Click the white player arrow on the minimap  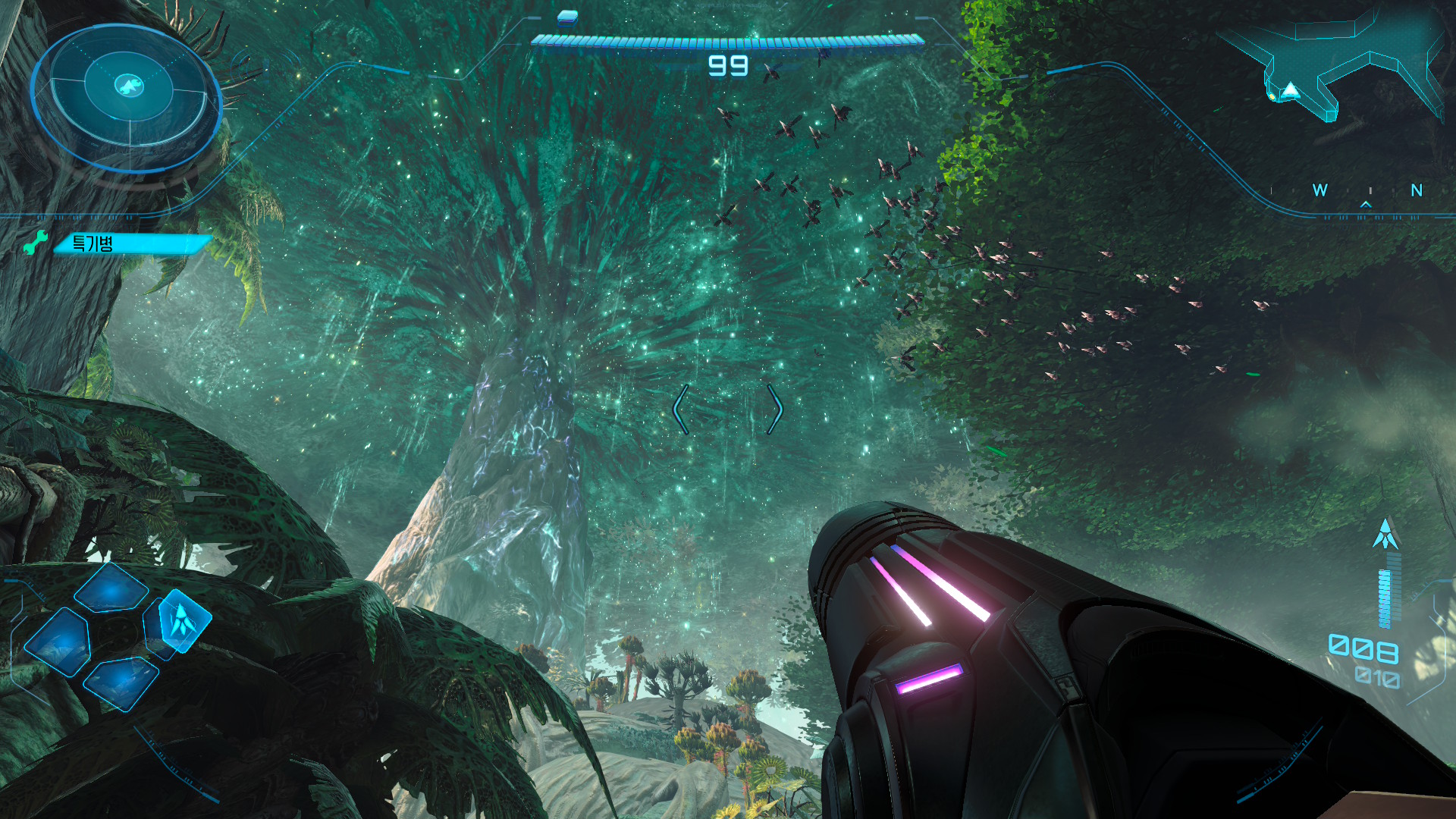1290,91
